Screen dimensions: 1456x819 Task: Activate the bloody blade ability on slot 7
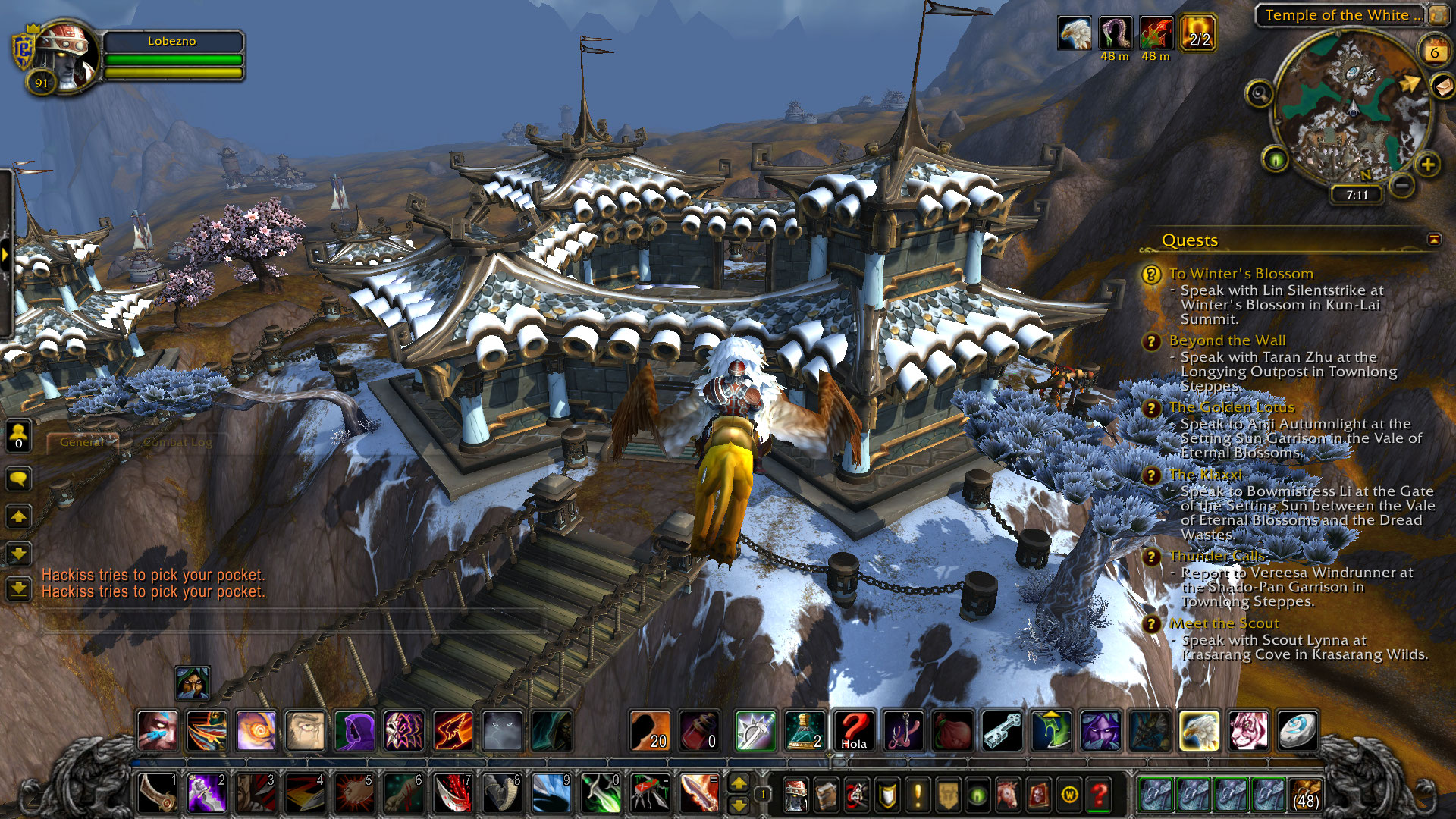[453, 794]
